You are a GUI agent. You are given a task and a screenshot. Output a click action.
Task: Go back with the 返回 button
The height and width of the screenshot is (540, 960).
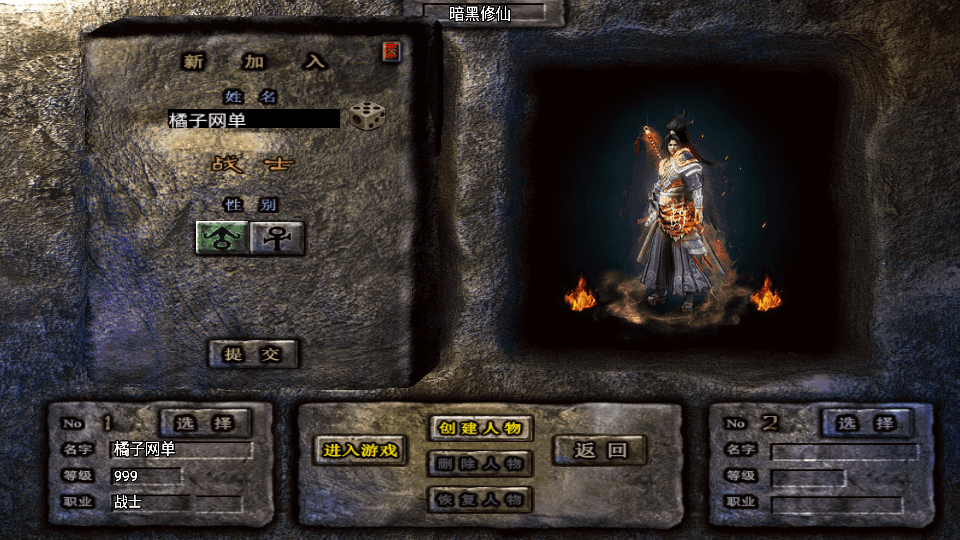pos(600,450)
